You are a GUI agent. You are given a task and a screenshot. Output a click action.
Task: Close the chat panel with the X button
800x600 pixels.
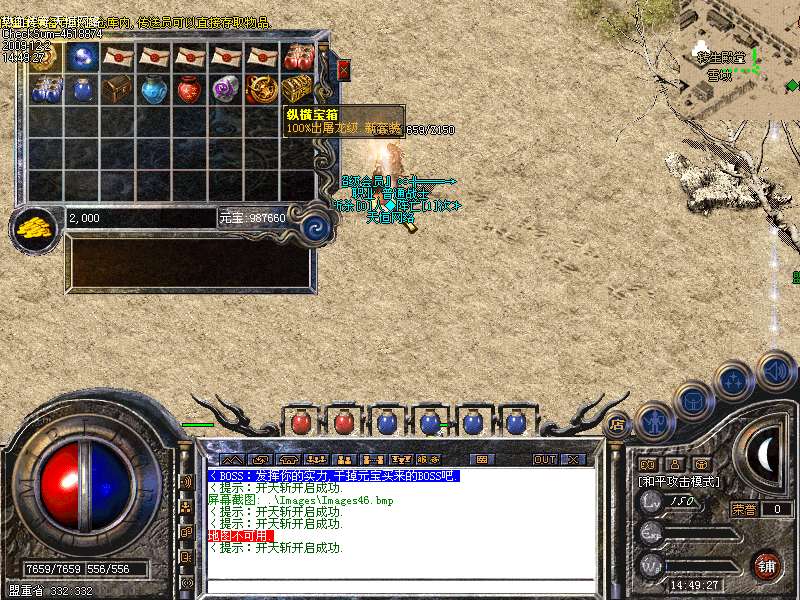click(x=573, y=459)
